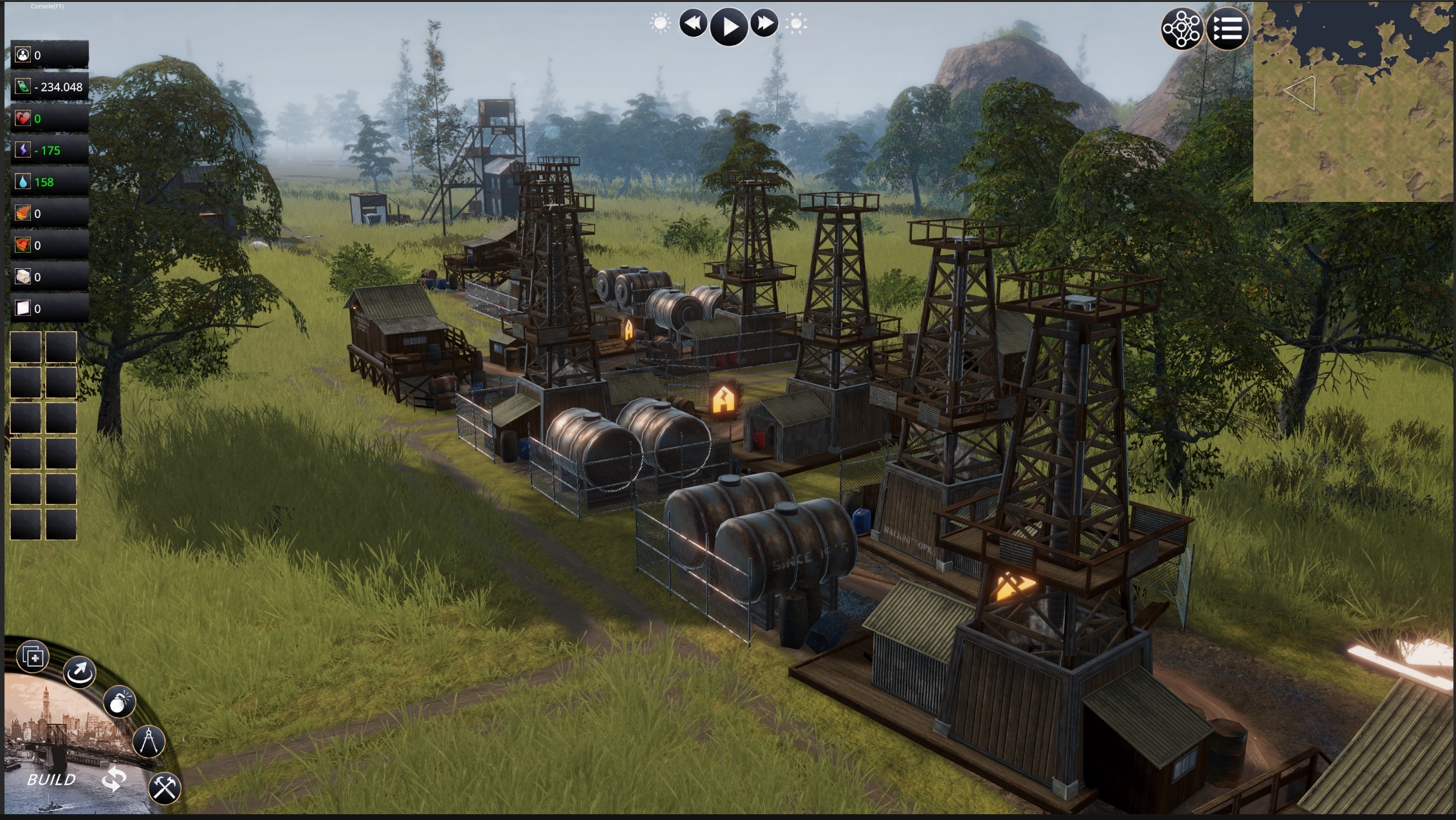1456x820 pixels.
Task: Click the red bricks resource icon
Action: (23, 245)
